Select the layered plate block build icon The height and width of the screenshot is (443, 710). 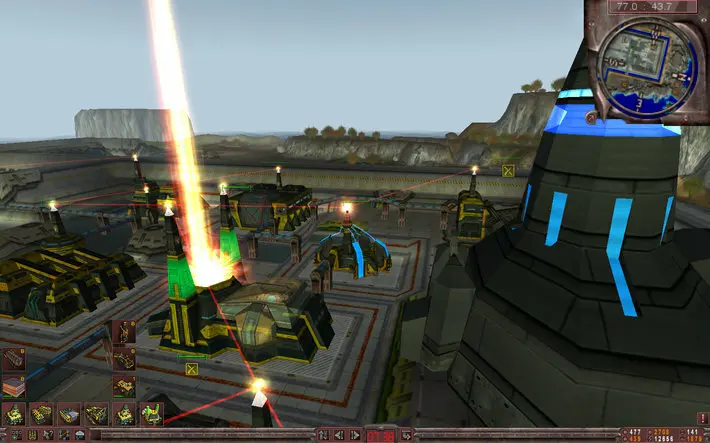[x=14, y=384]
